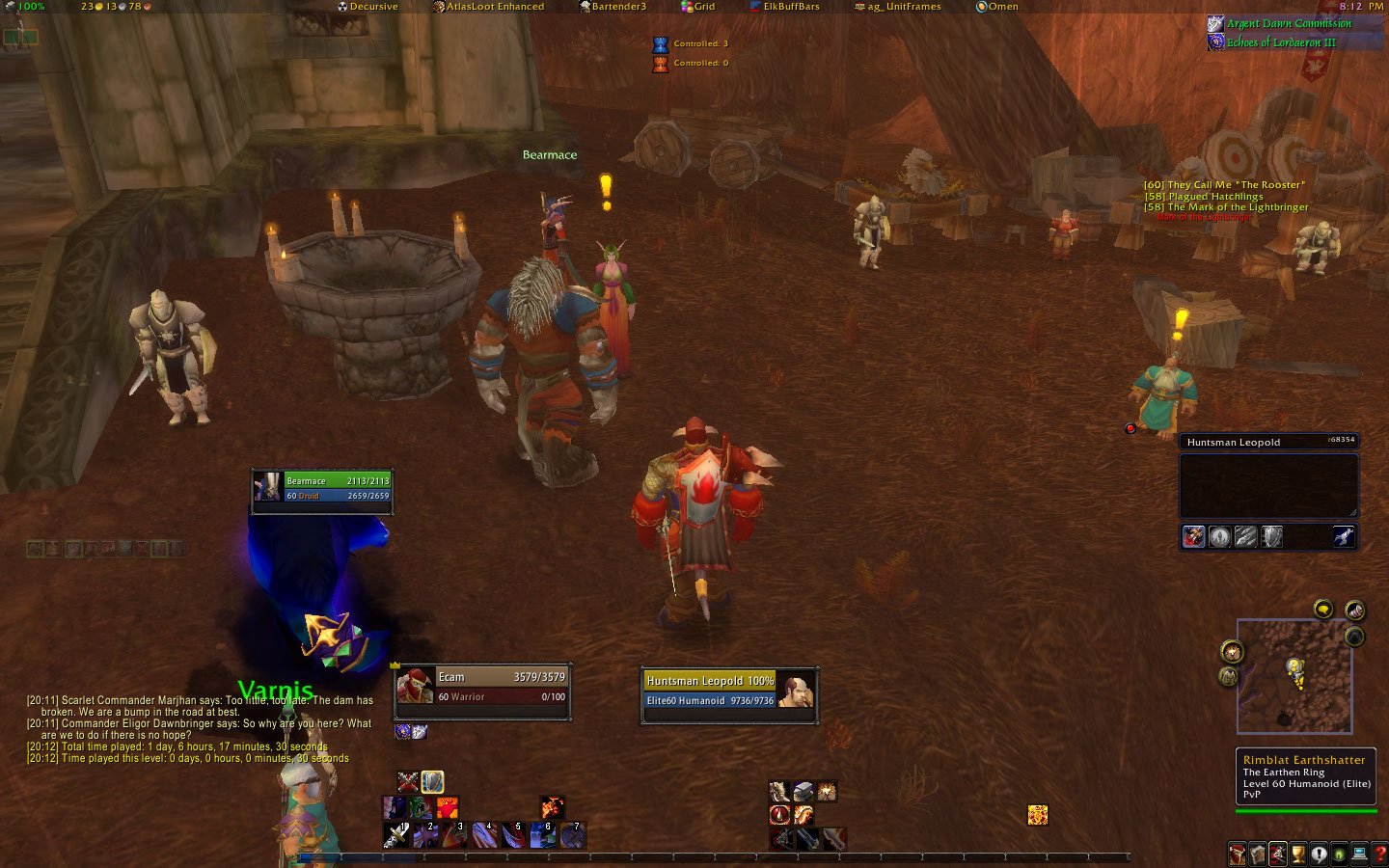Viewport: 1389px width, 868px height.
Task: Open the Decursive entry in the top bar
Action: pyautogui.click(x=368, y=7)
